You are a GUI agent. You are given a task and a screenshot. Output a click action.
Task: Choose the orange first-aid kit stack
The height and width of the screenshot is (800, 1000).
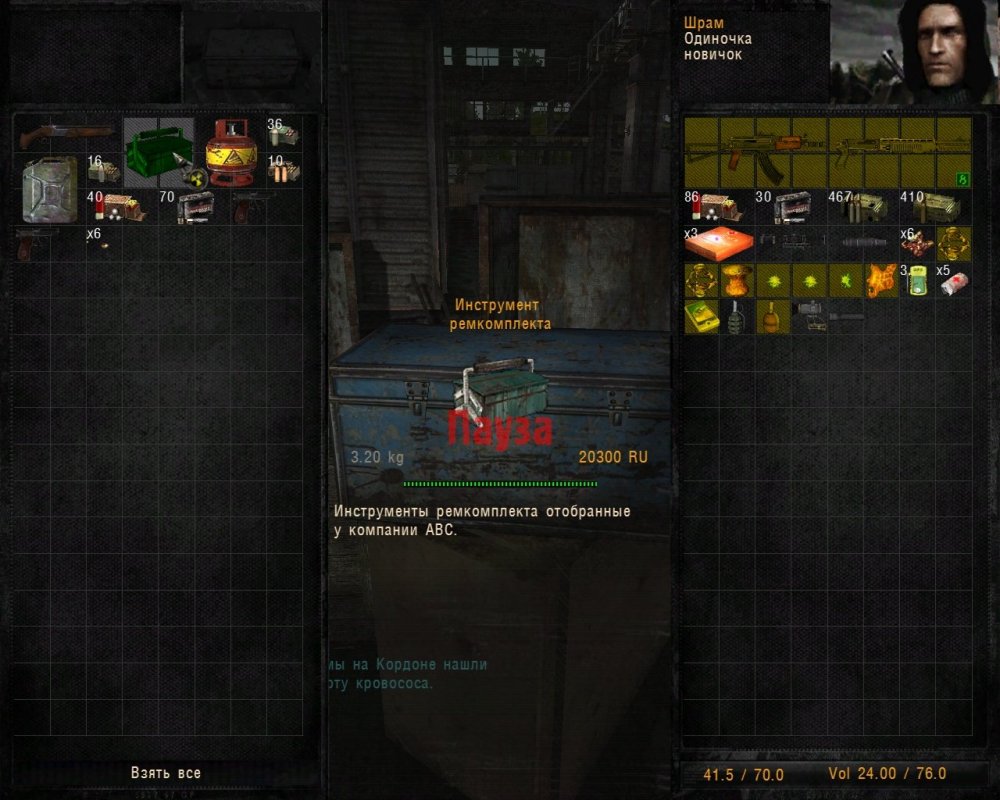(719, 243)
